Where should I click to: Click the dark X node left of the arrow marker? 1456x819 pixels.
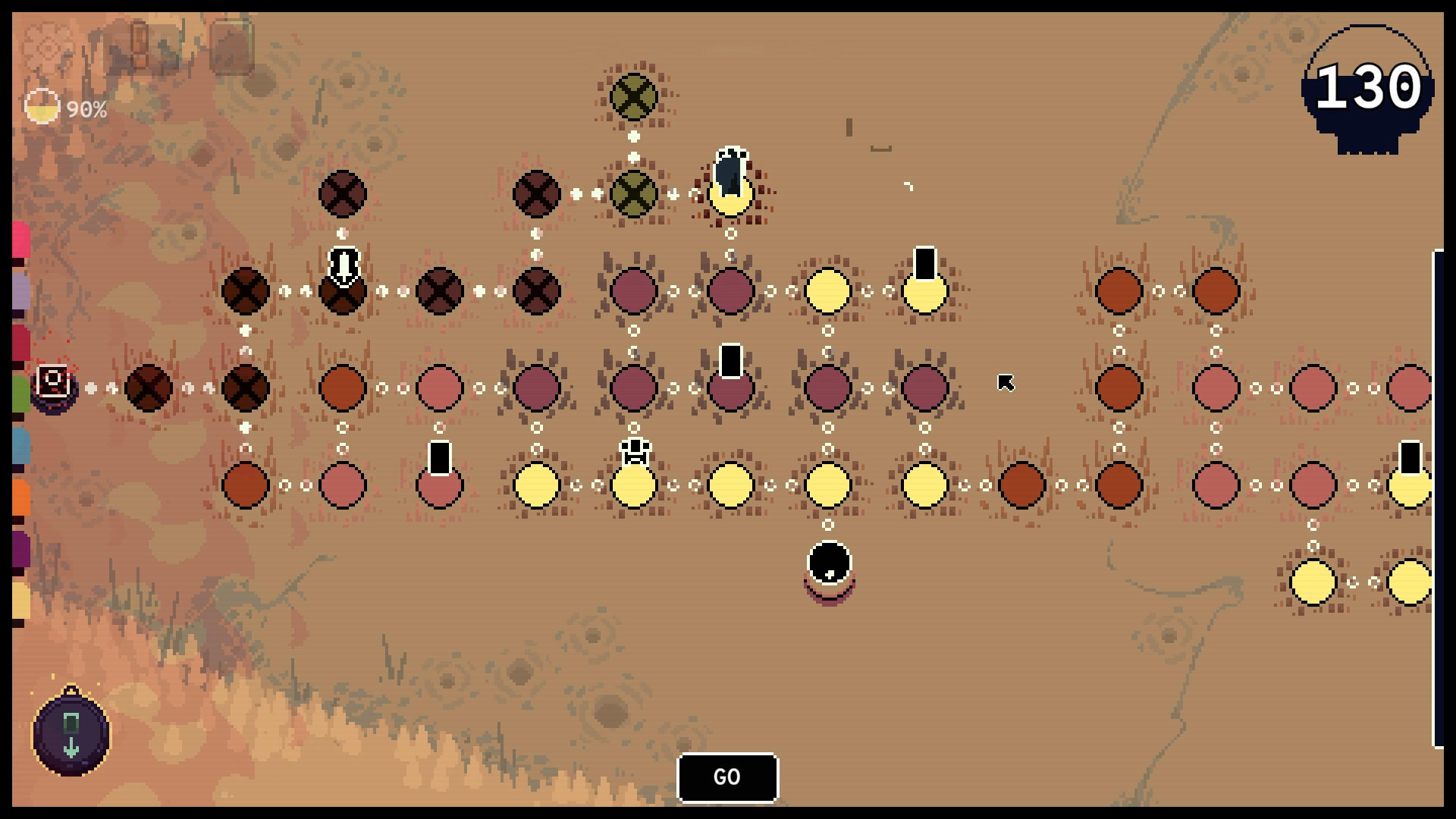pyautogui.click(x=244, y=290)
